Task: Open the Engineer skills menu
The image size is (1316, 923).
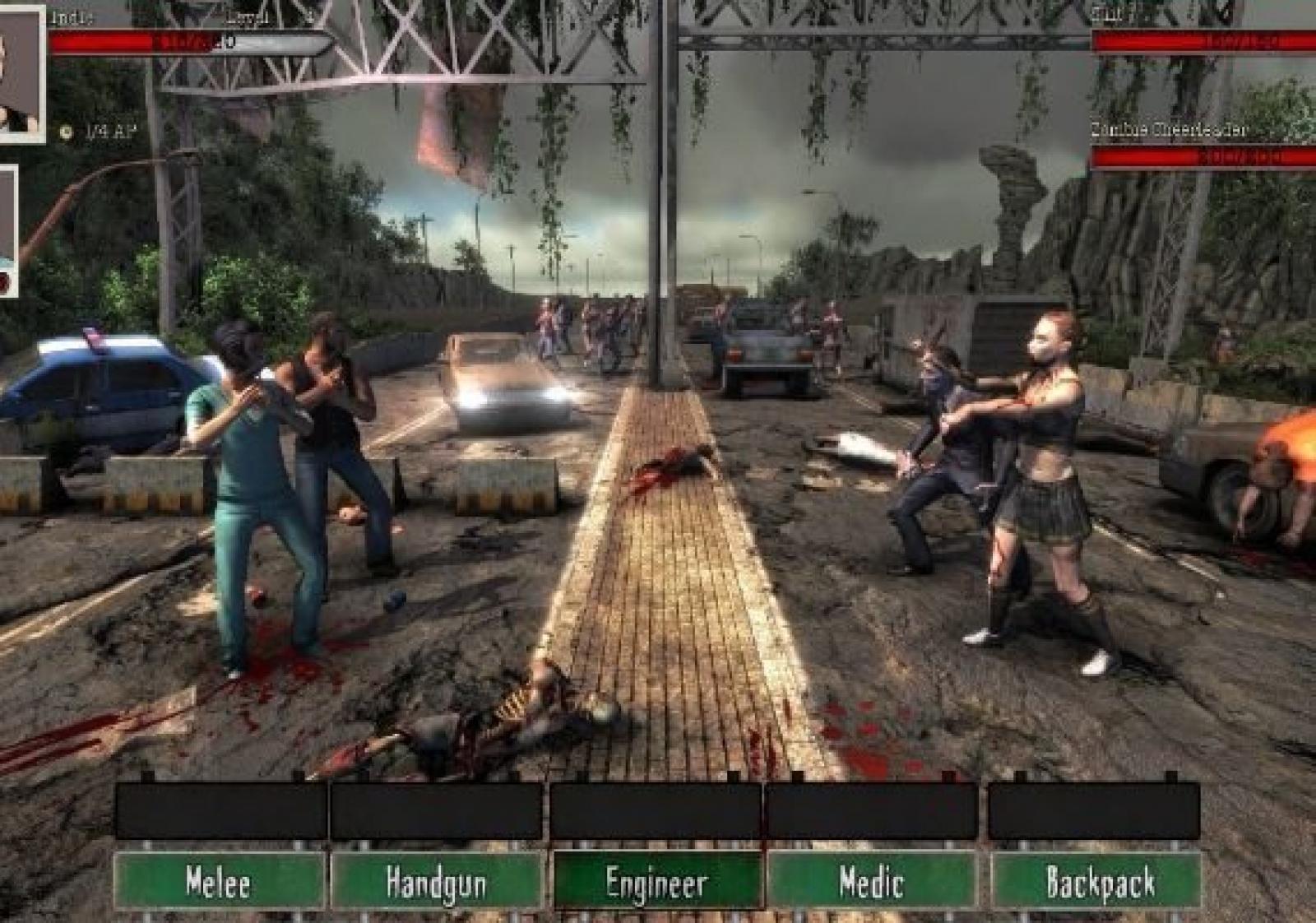Action: click(x=656, y=882)
